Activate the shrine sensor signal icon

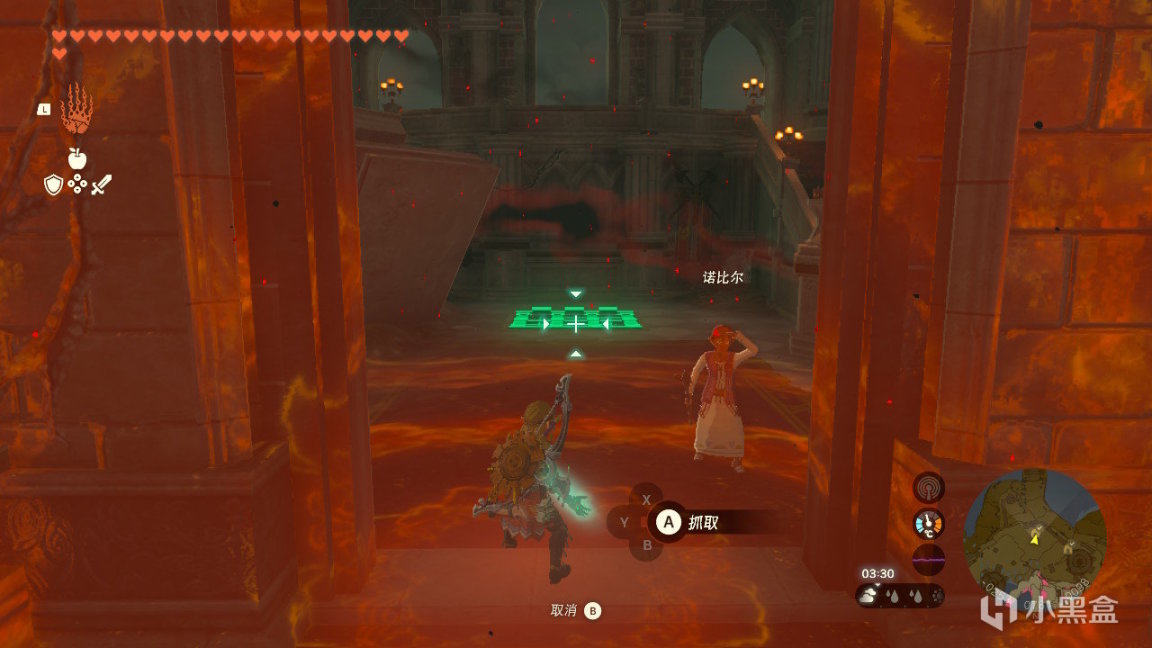coord(929,488)
